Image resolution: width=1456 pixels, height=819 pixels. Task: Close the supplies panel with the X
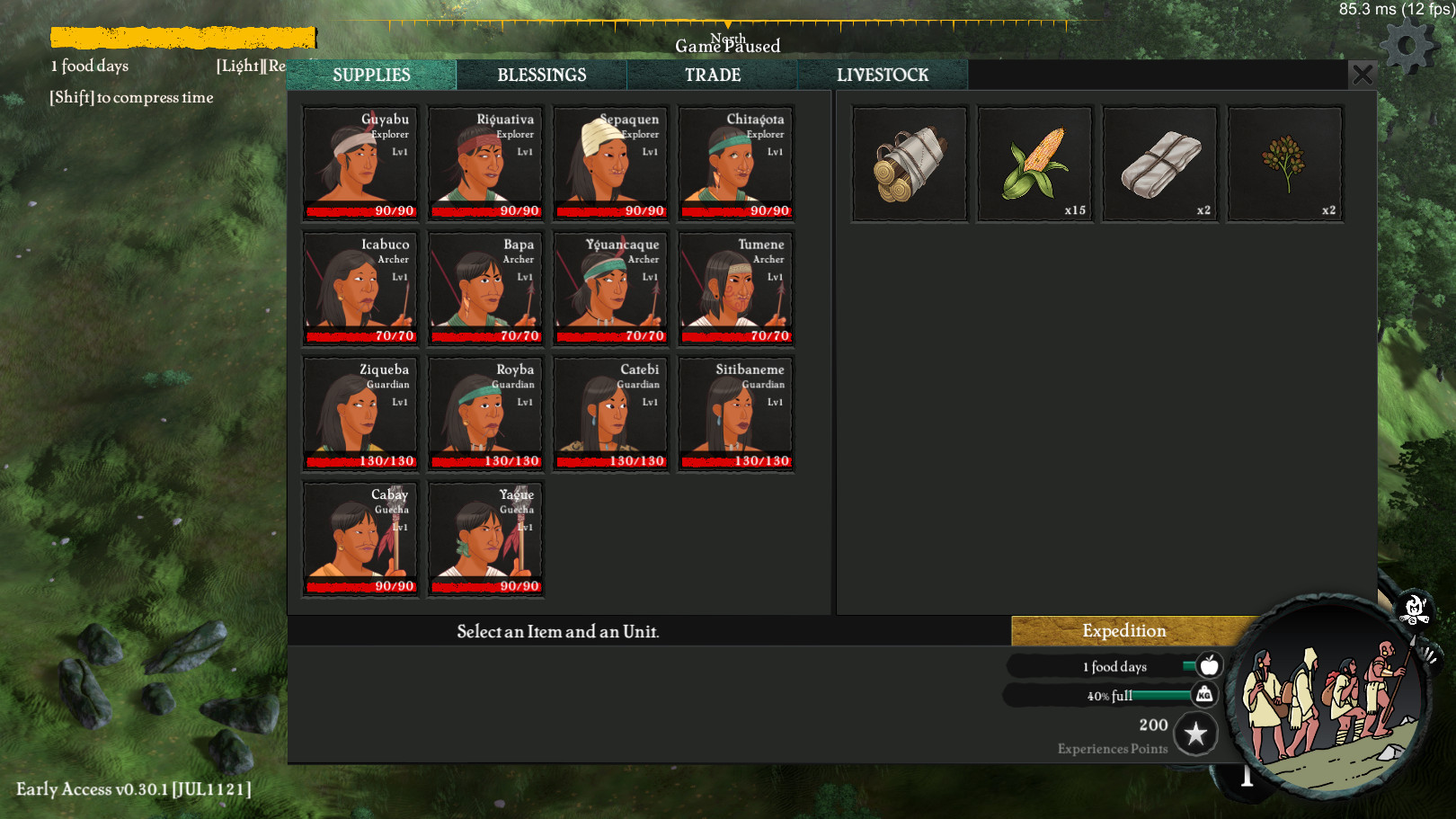(x=1362, y=75)
